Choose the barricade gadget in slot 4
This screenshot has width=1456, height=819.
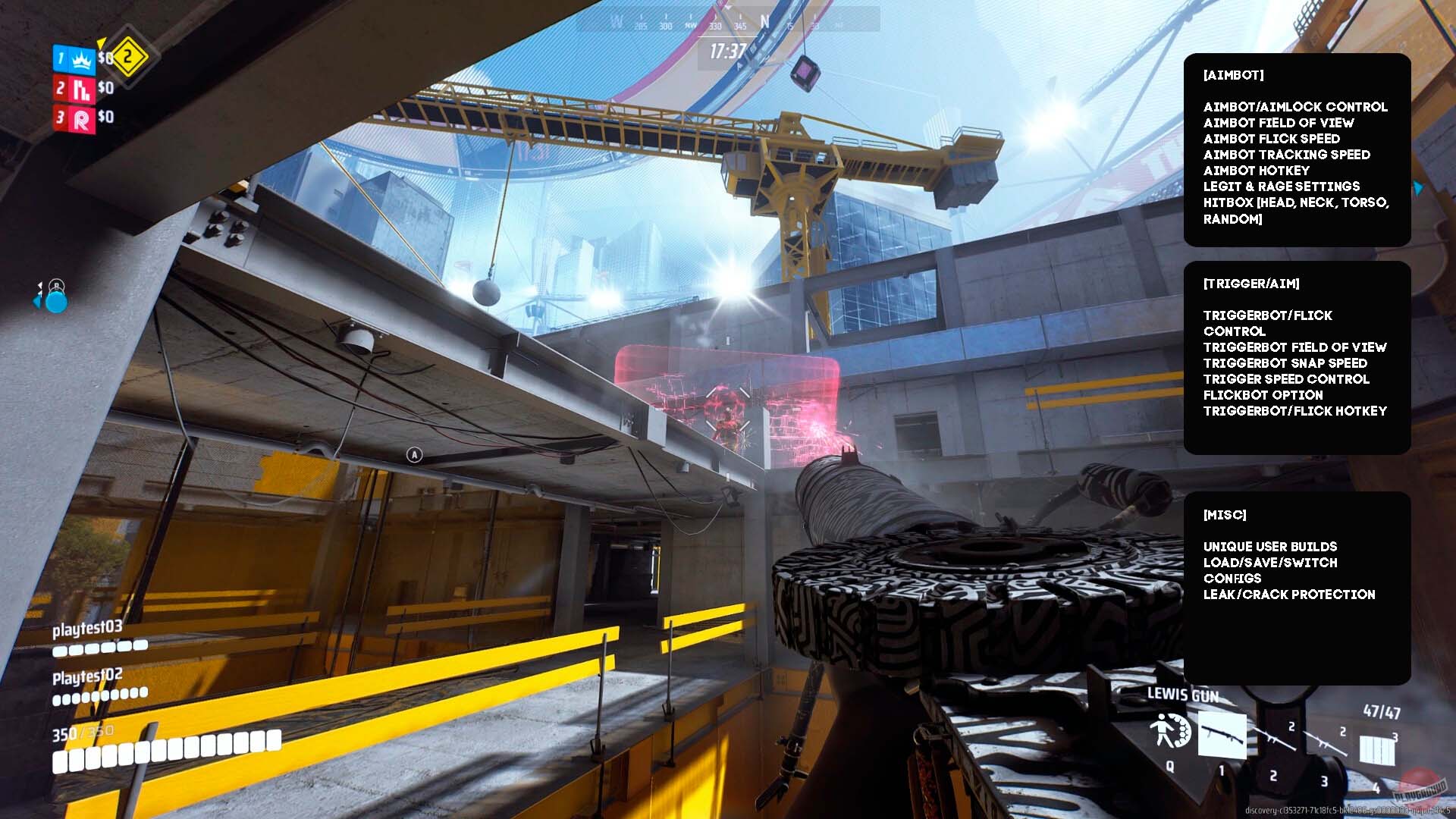pos(1377,749)
